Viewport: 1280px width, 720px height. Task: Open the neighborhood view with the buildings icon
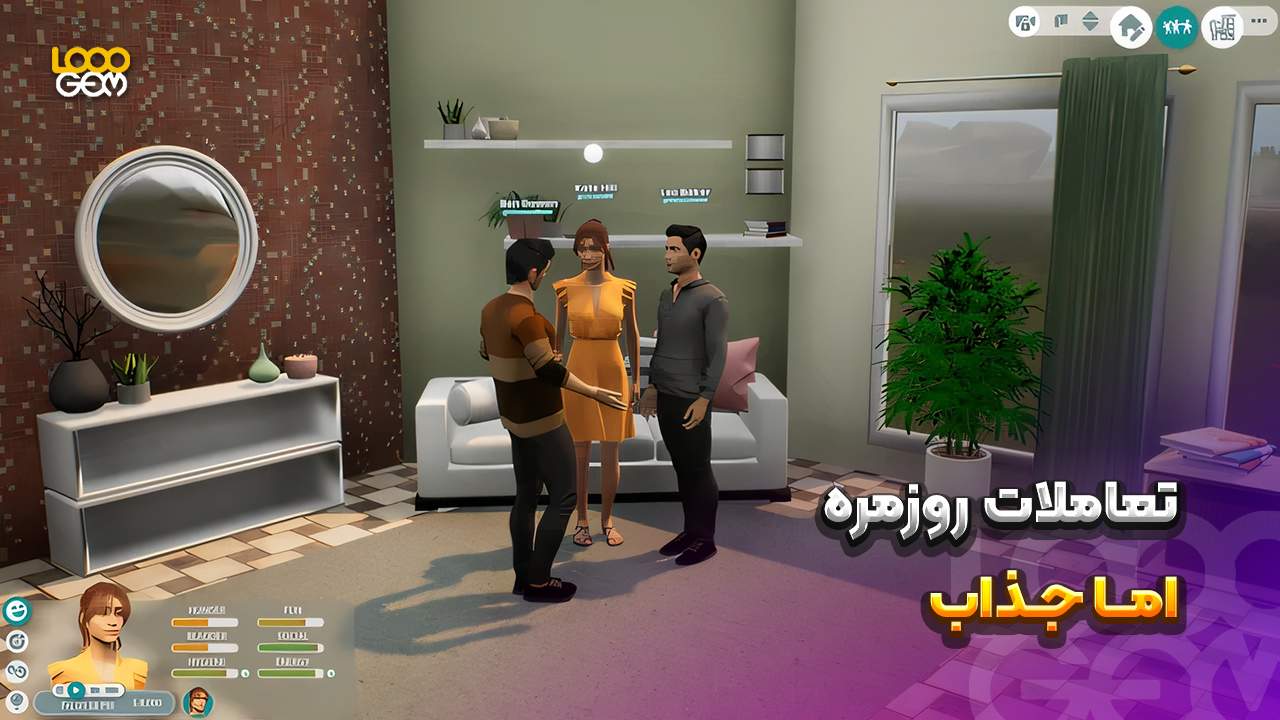pyautogui.click(x=1222, y=27)
